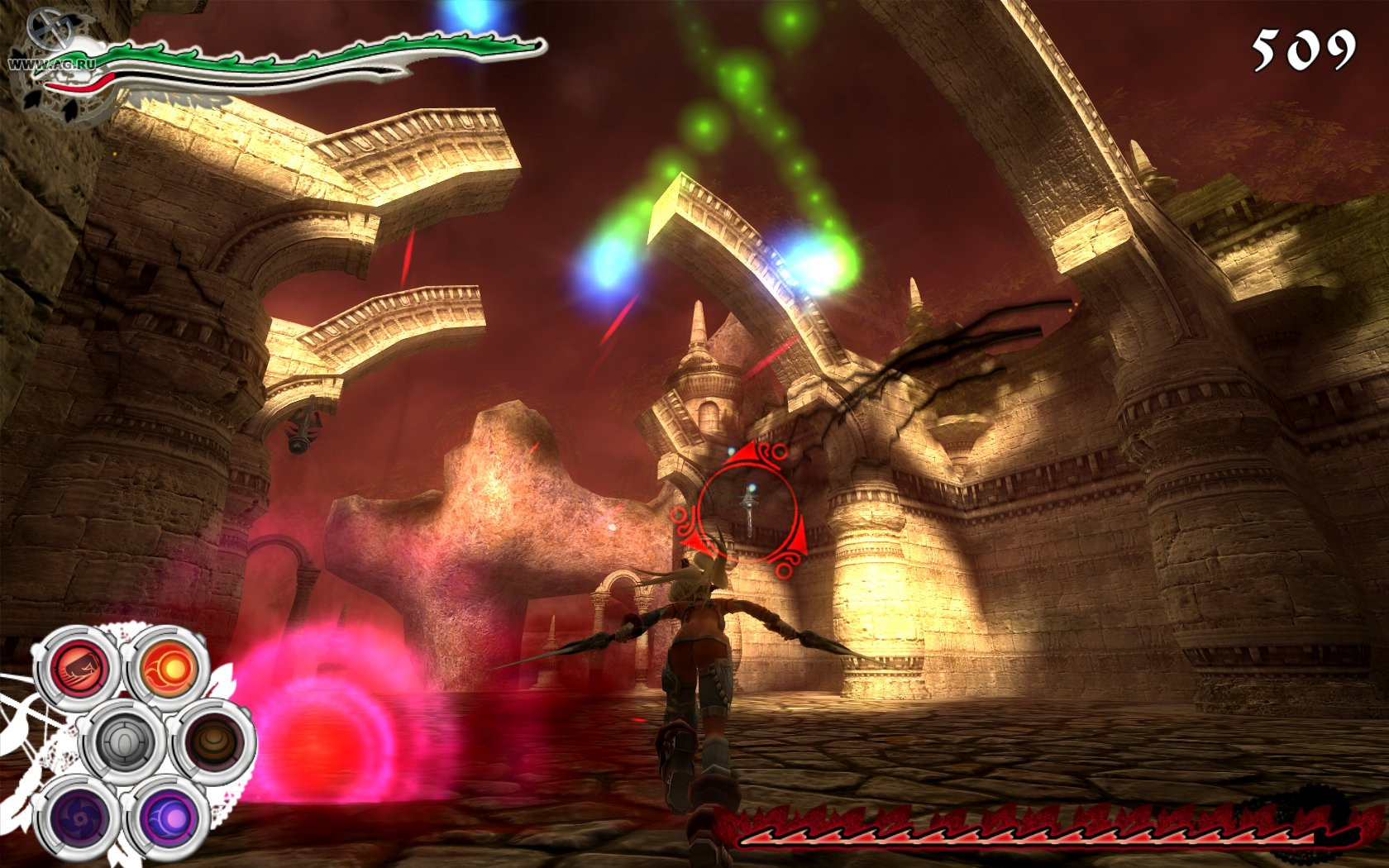Image resolution: width=1389 pixels, height=868 pixels.
Task: Select the dark purple vortex ability
Action: (78, 817)
